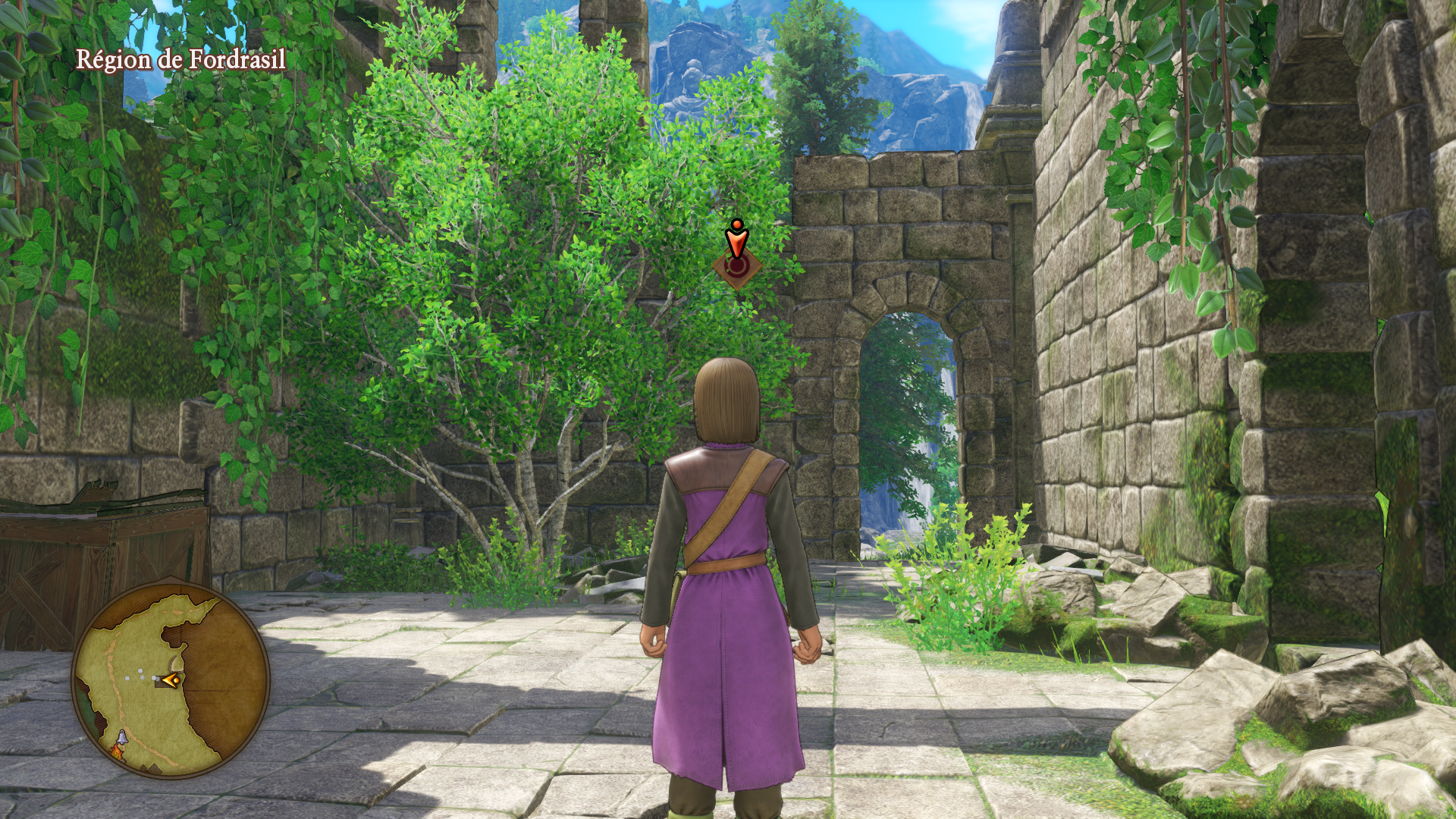Click the campfire marker on the minimap
The height and width of the screenshot is (819, 1456).
click(x=118, y=752)
